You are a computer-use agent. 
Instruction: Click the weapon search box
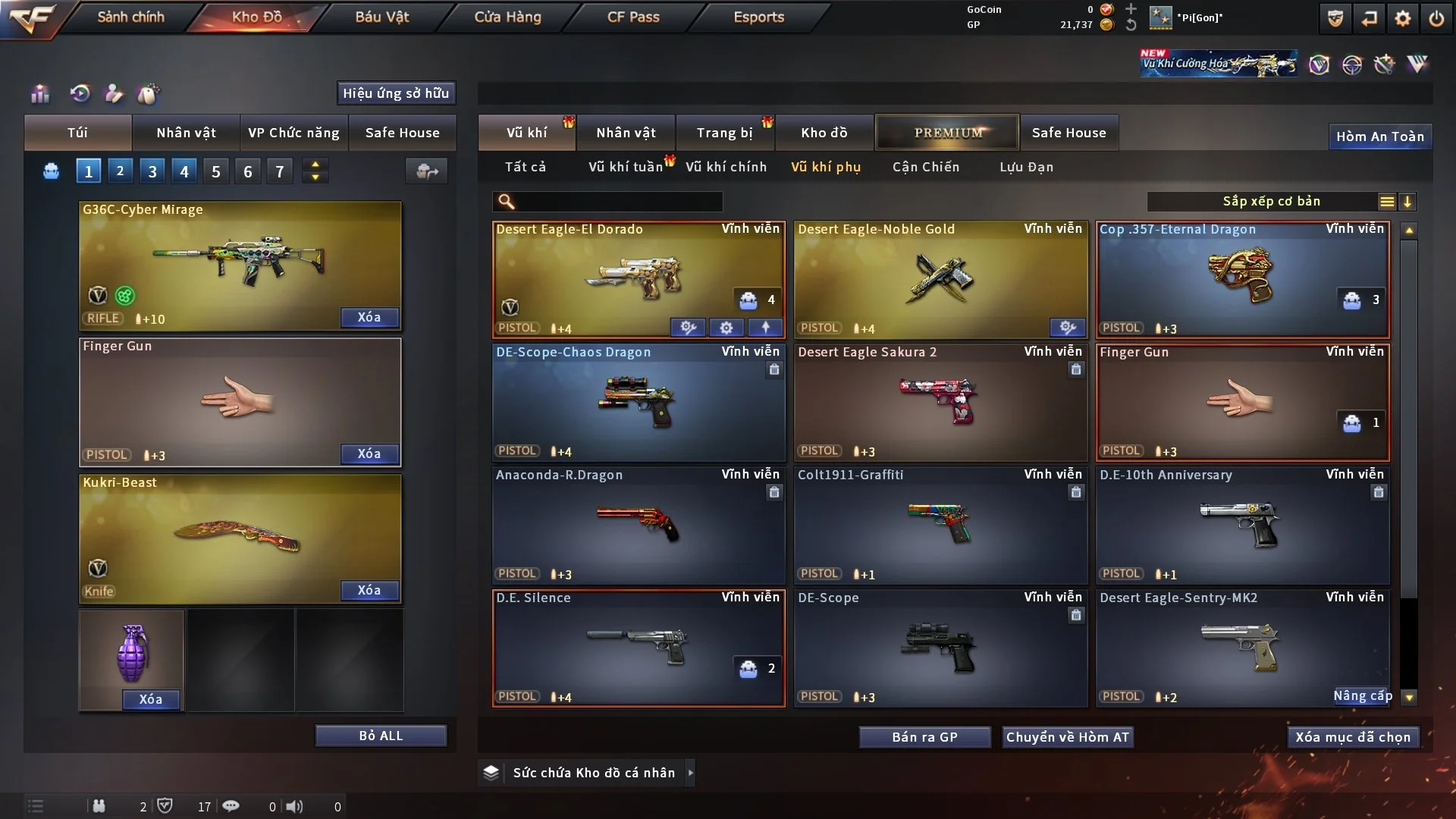618,202
